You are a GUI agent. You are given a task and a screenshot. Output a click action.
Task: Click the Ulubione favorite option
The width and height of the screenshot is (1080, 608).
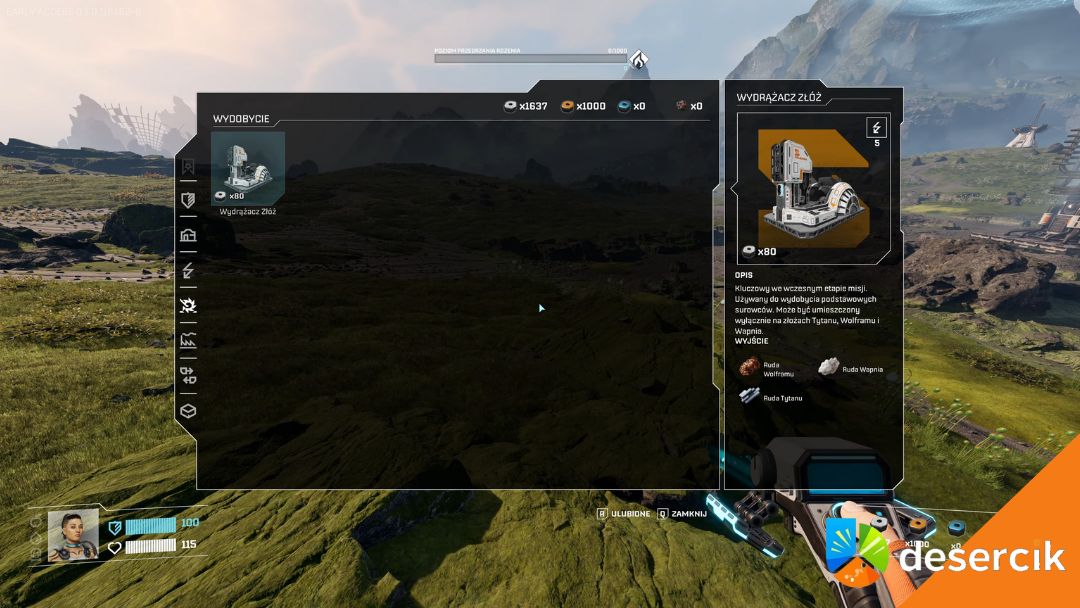point(624,514)
